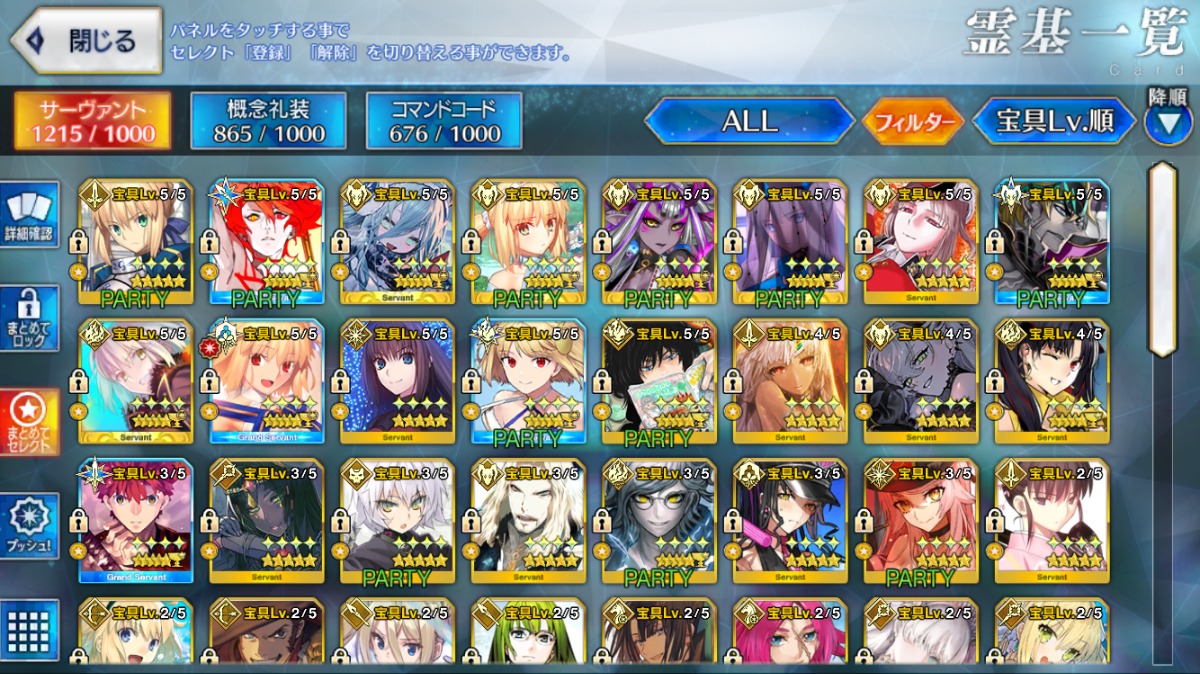Change grid layout with the grid icon
Viewport: 1200px width, 674px height.
tap(29, 629)
